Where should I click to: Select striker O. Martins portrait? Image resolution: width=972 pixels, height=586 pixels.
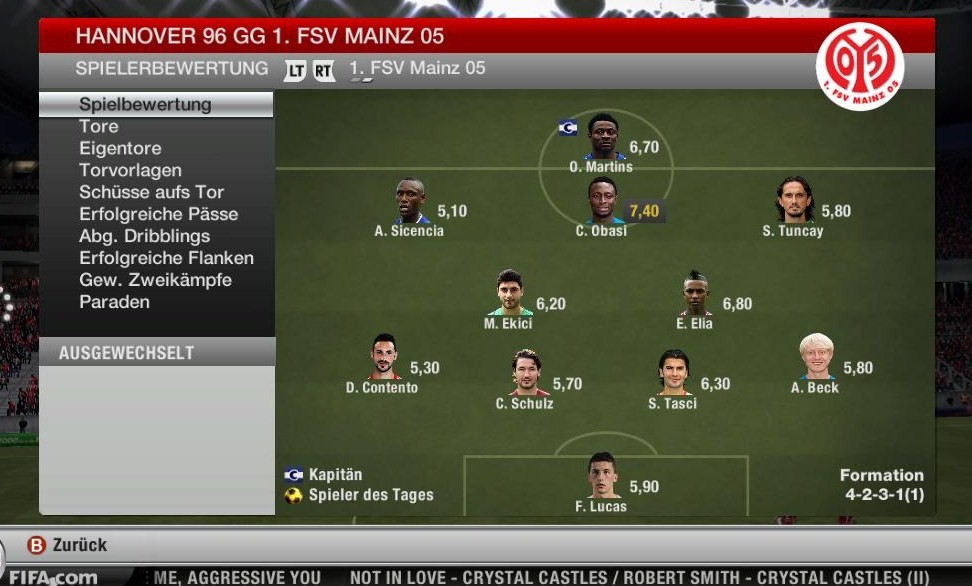603,137
